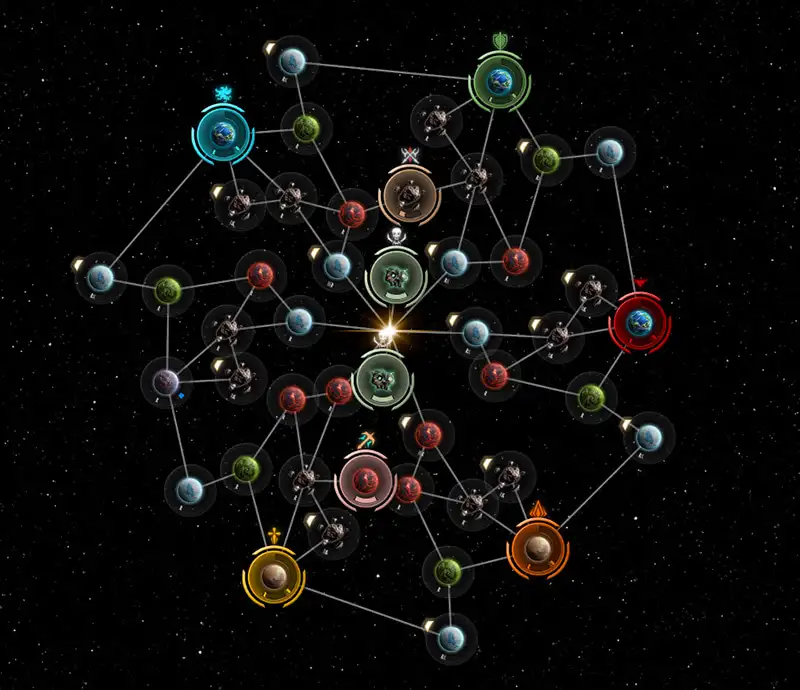
Task: Pick the orange-ringed home planet
Action: point(537,548)
